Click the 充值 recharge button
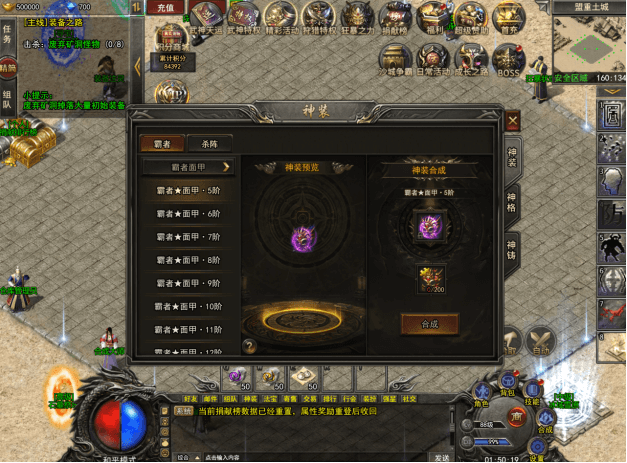This screenshot has width=627, height=463. (166, 8)
